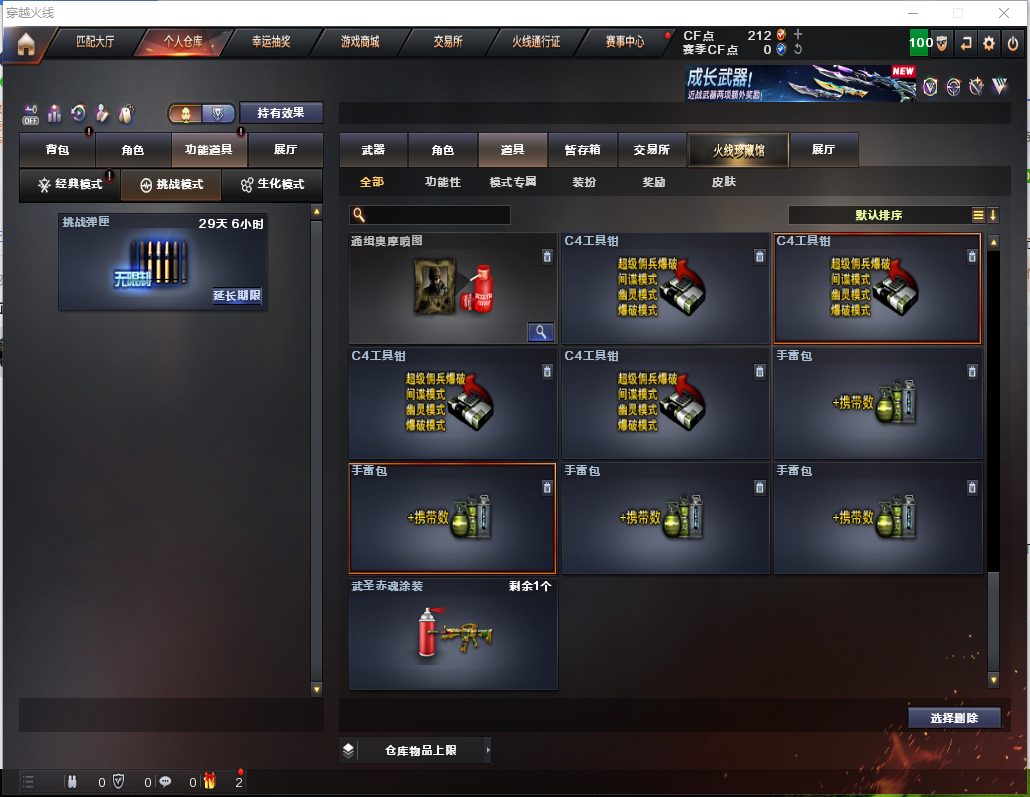Screen dimensions: 1030x797
Task: Open the 赛事中心 tournament center
Action: tap(625, 42)
